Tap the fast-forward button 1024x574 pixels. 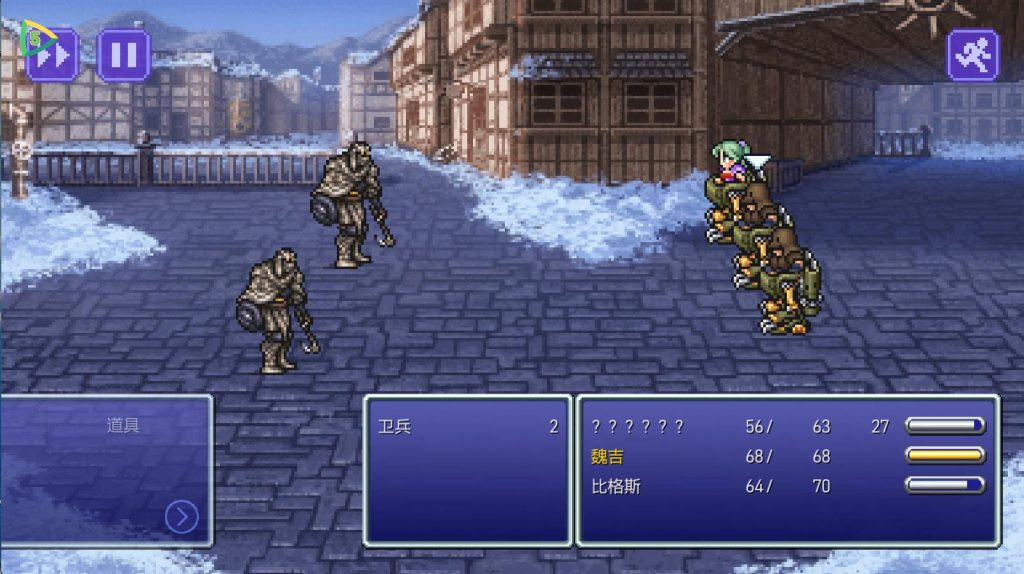52,54
